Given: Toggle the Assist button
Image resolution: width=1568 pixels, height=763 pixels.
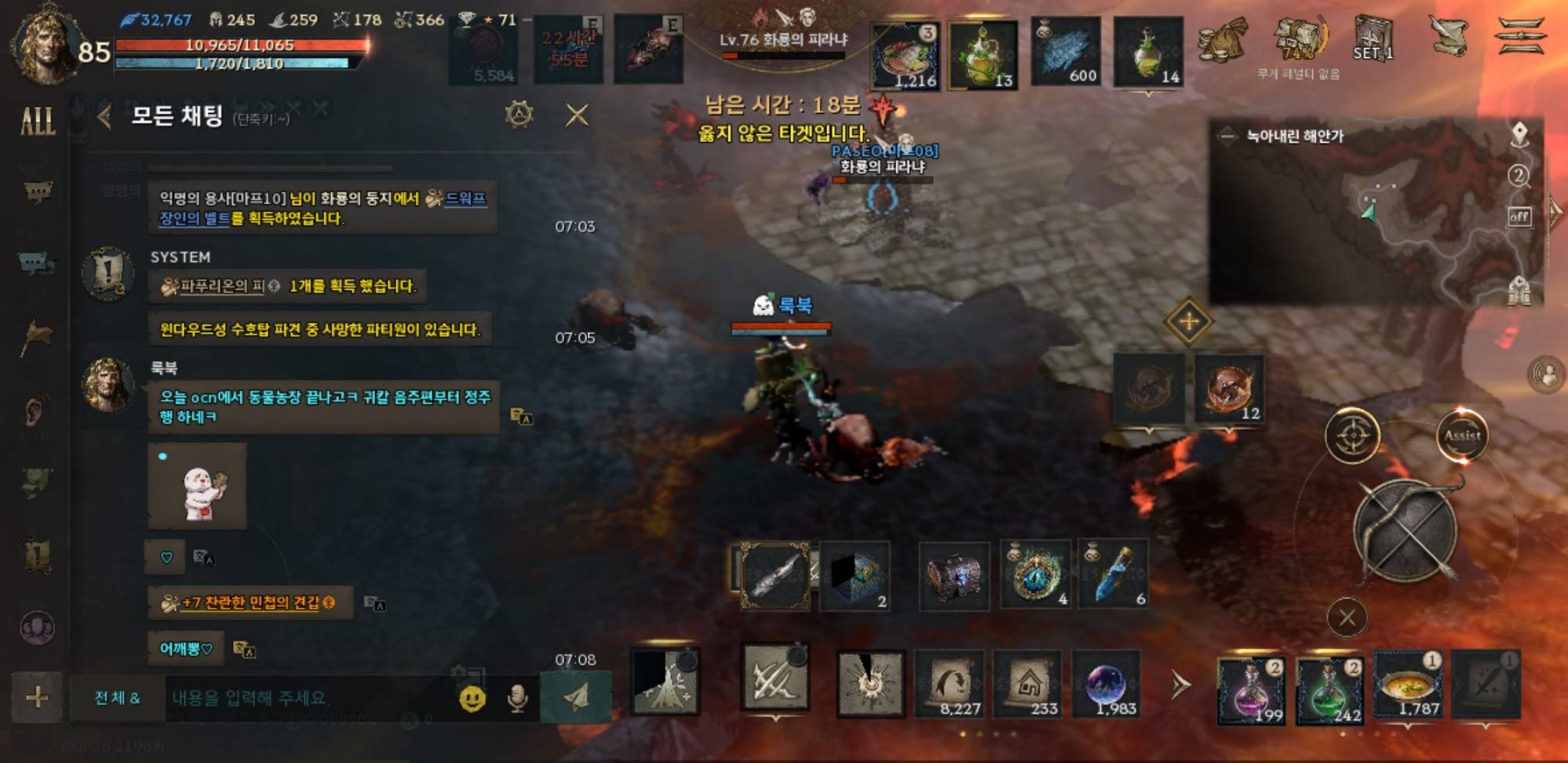Looking at the screenshot, I should pyautogui.click(x=1462, y=436).
